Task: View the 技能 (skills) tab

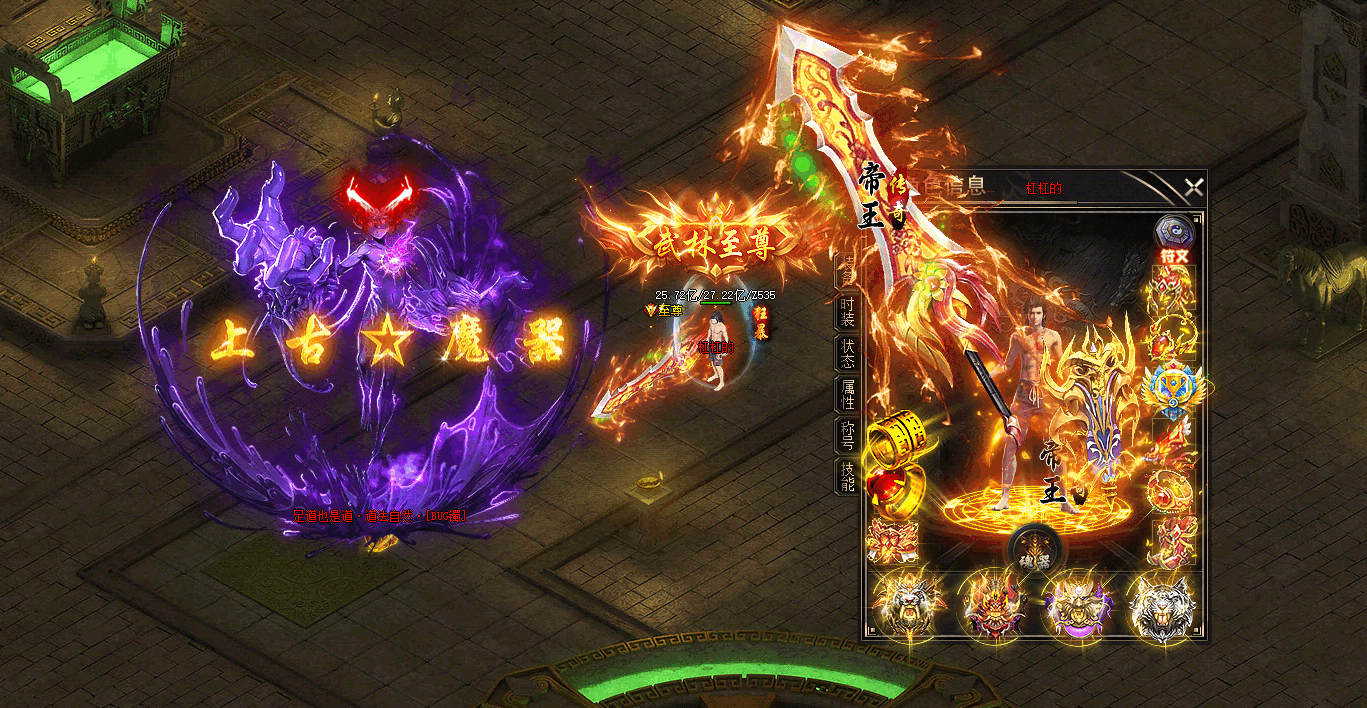Action: coord(847,477)
